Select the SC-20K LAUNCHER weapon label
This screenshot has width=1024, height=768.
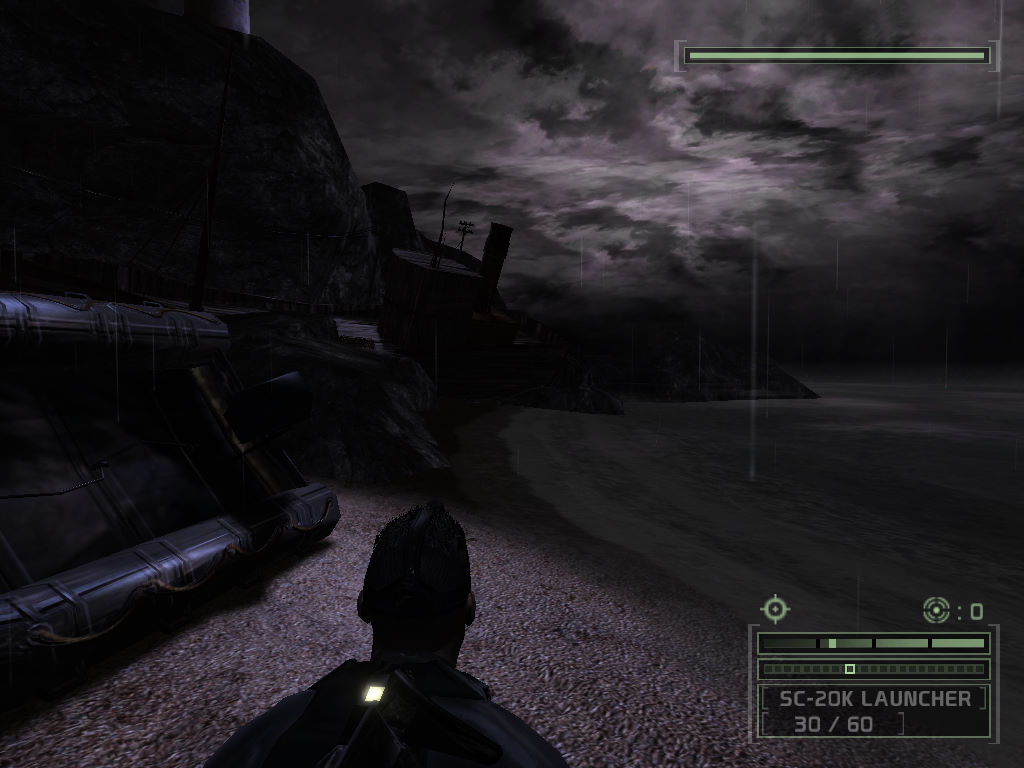pyautogui.click(x=874, y=699)
